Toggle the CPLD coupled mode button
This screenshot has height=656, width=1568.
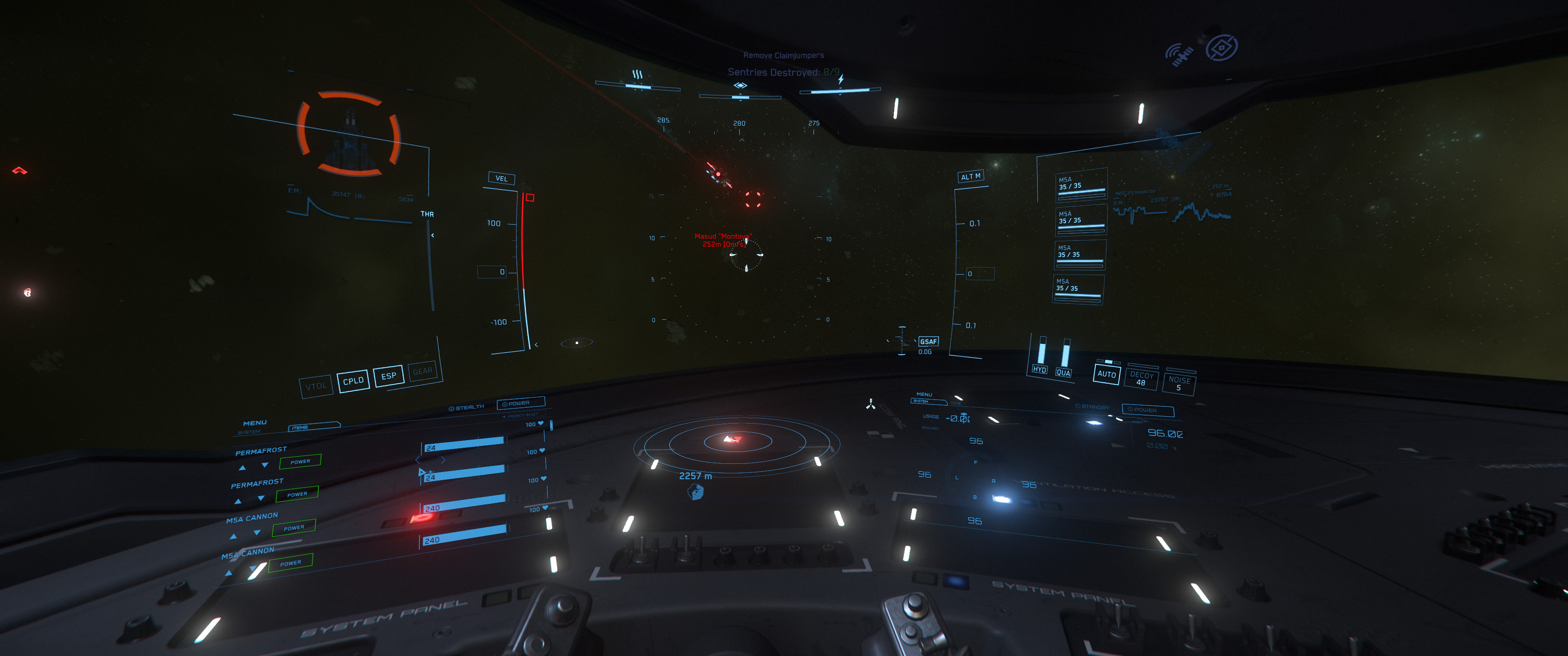point(353,381)
